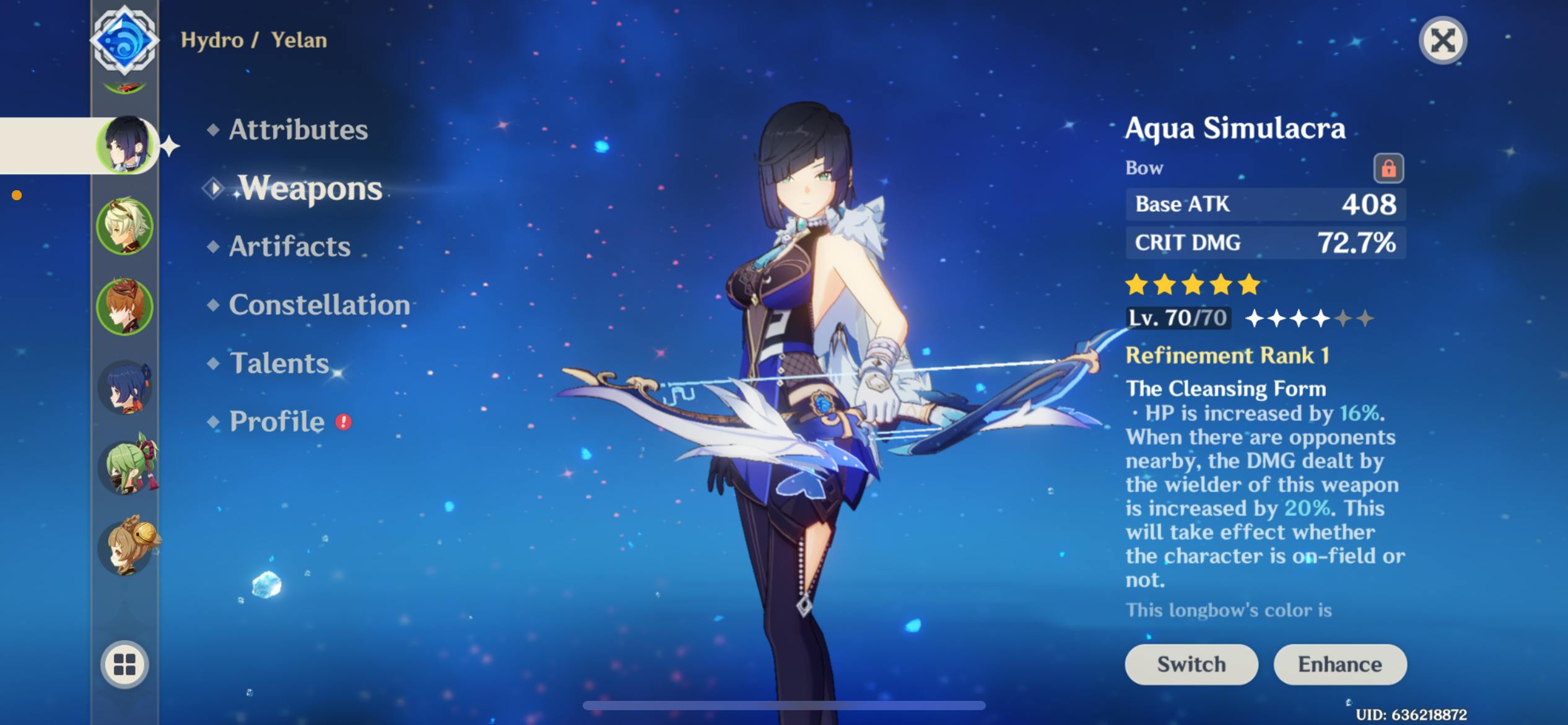This screenshot has height=725, width=1568.
Task: Show the Constellation page
Action: [x=319, y=305]
